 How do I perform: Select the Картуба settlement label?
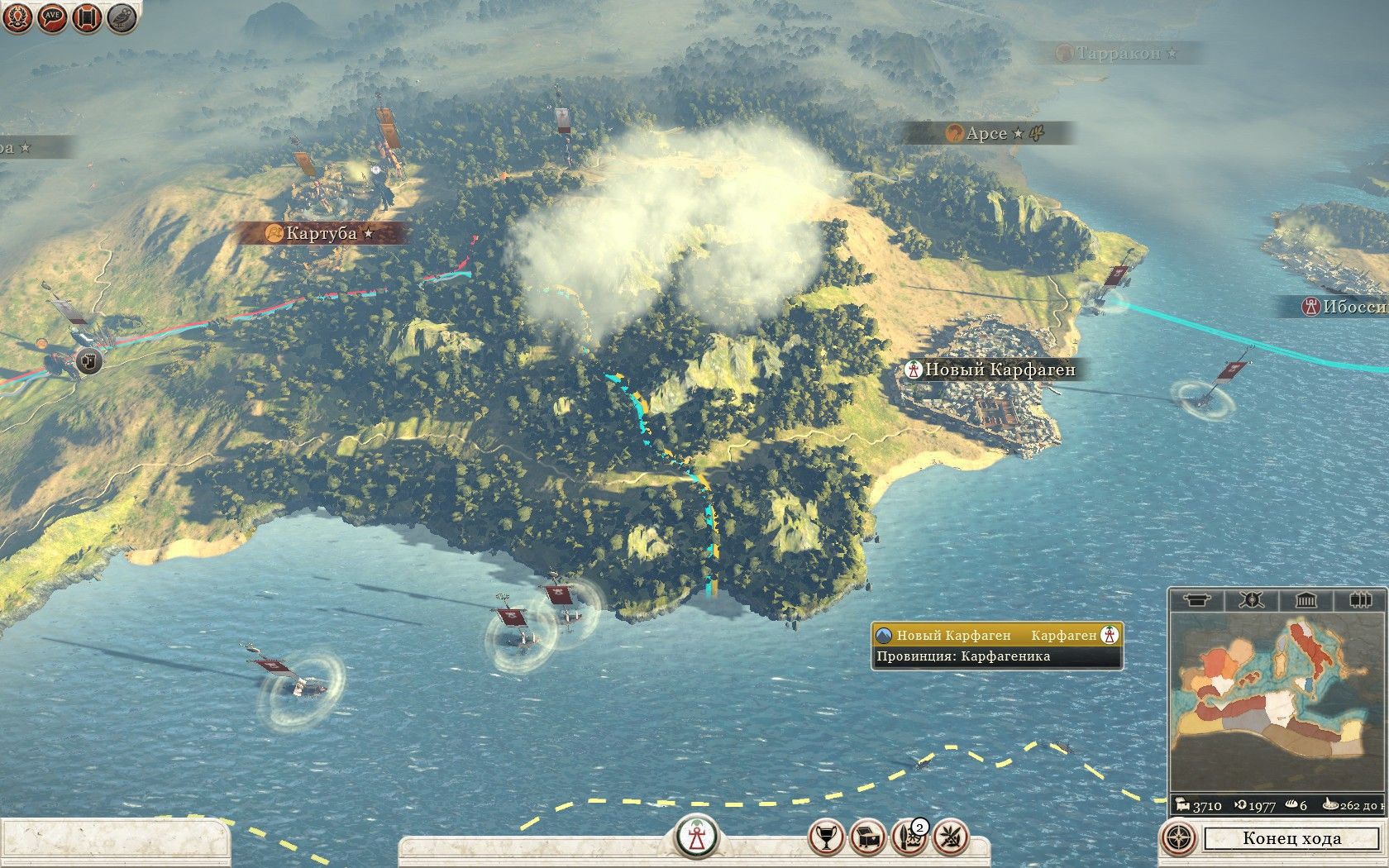(321, 233)
